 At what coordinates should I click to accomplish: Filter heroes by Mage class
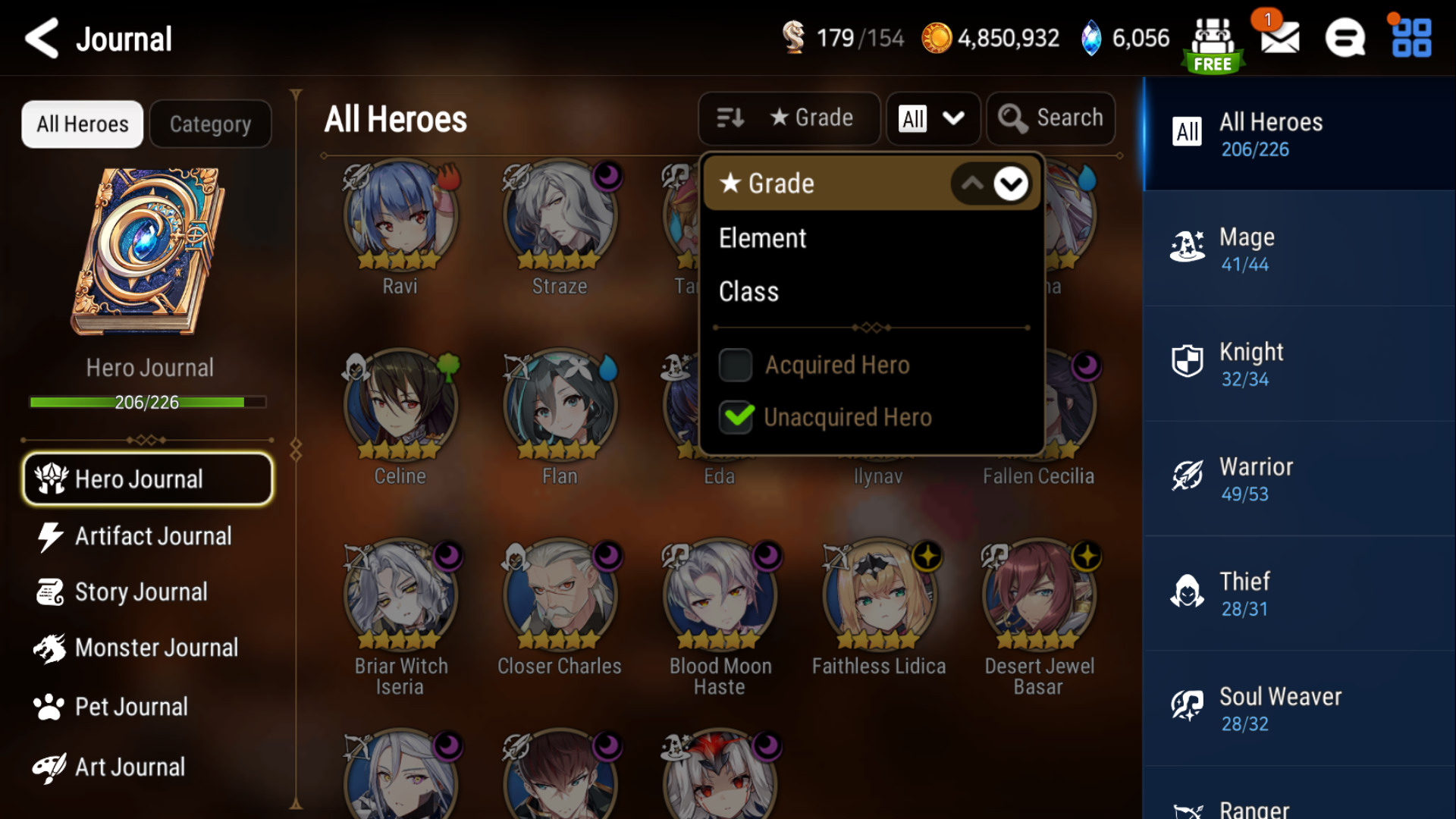[x=1298, y=249]
